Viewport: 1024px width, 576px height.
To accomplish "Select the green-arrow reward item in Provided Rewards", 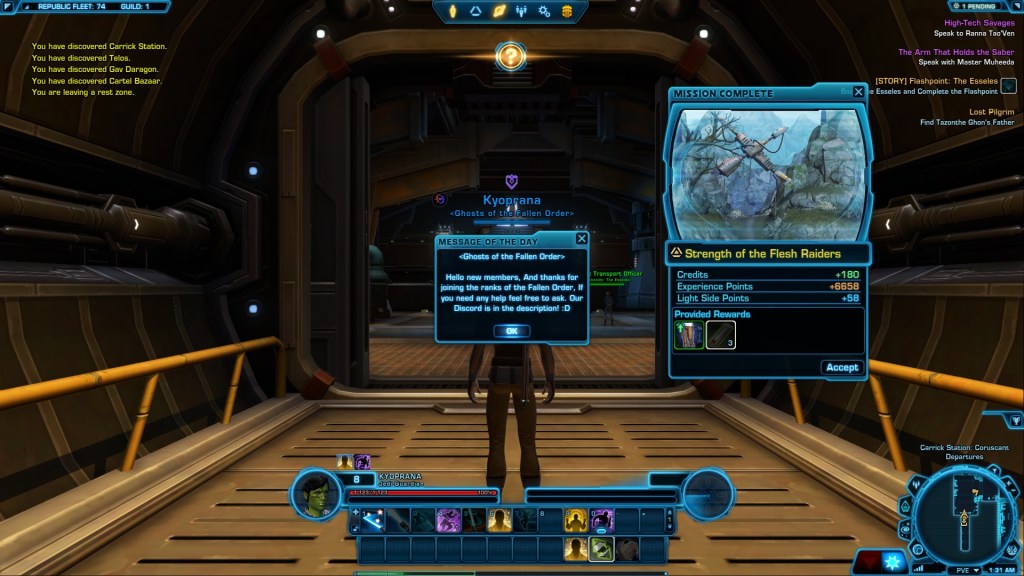I will pyautogui.click(x=688, y=335).
